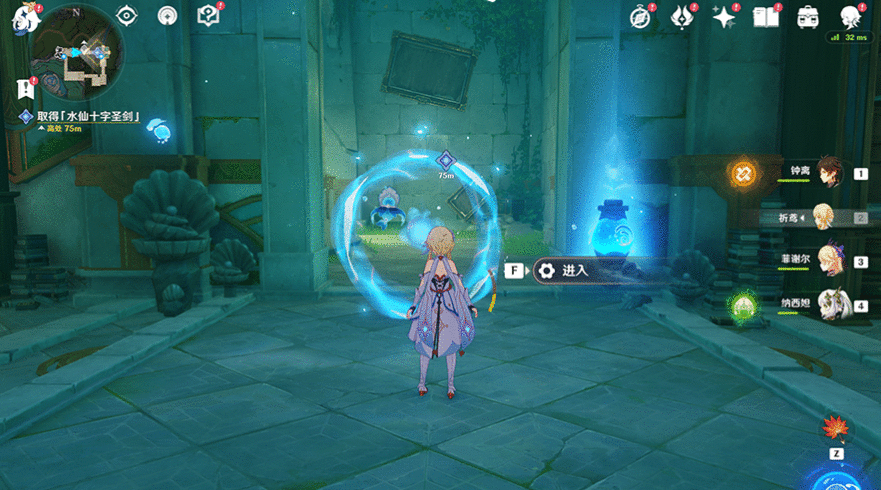
Task: Switch to party member 纳西妲
Action: click(x=830, y=303)
